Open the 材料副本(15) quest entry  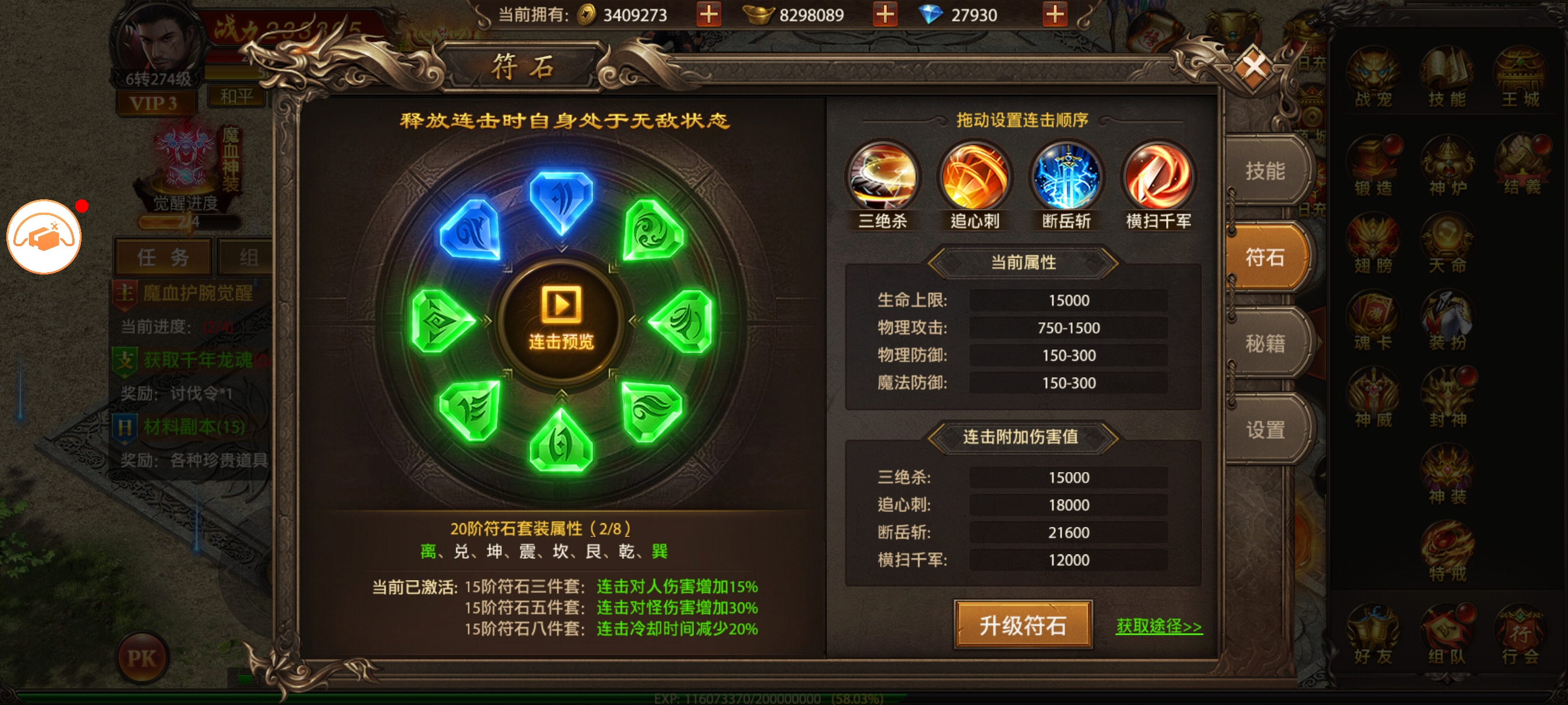194,426
